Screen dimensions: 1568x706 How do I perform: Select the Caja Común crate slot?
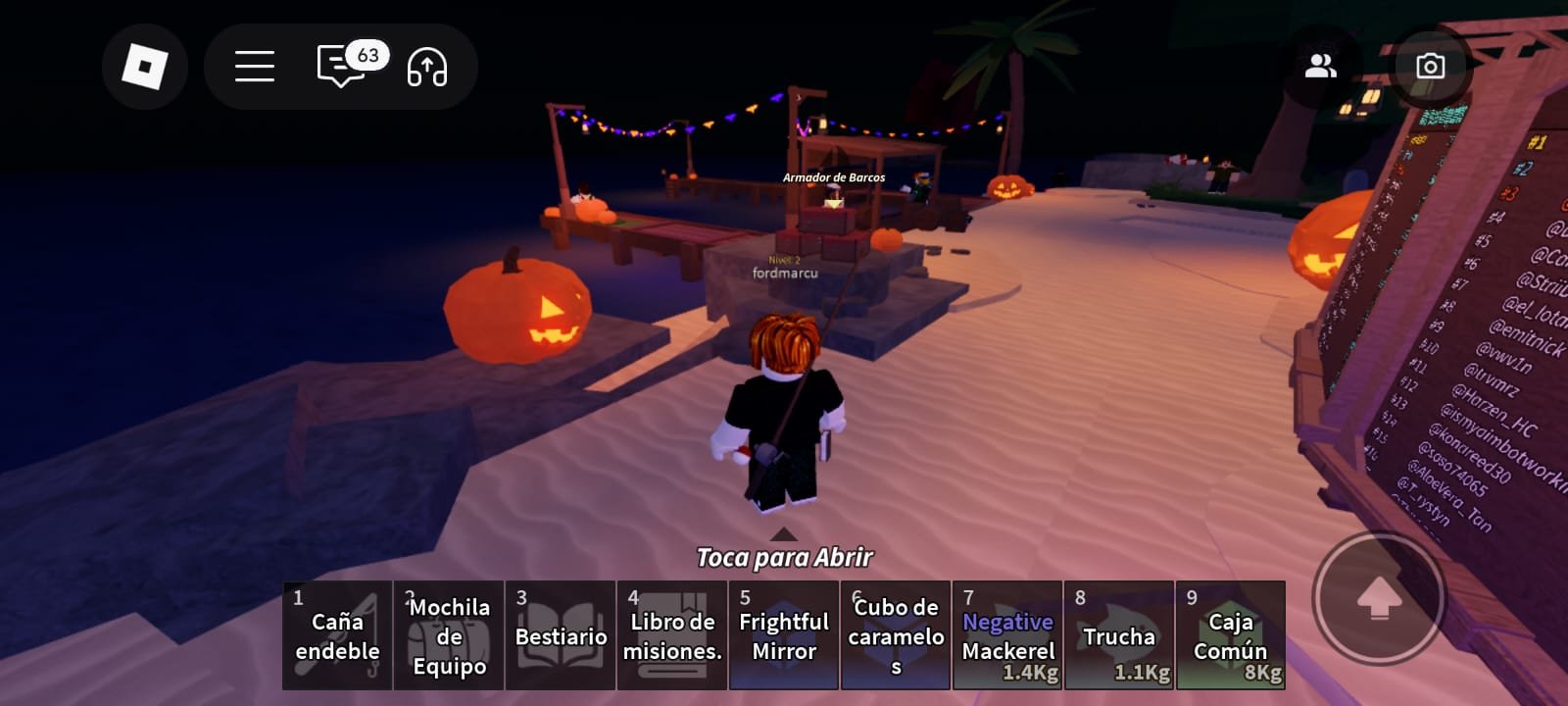(x=1231, y=635)
